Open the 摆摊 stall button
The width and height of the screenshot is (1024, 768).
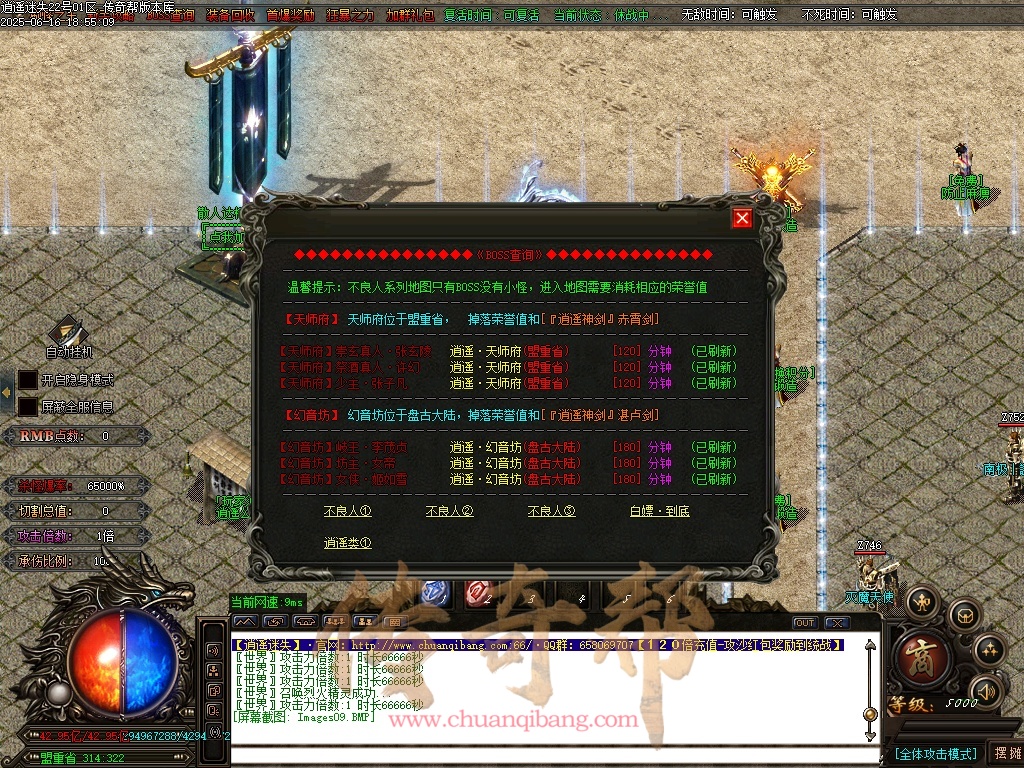click(x=1005, y=753)
